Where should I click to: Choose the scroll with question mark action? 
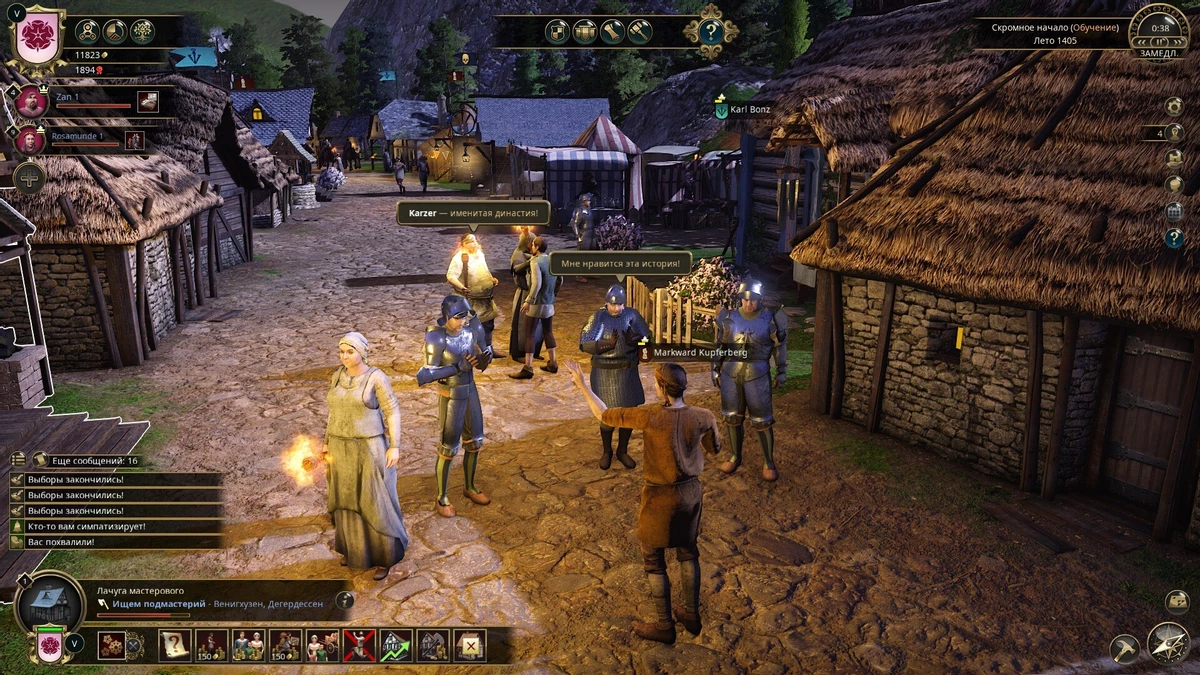click(174, 645)
